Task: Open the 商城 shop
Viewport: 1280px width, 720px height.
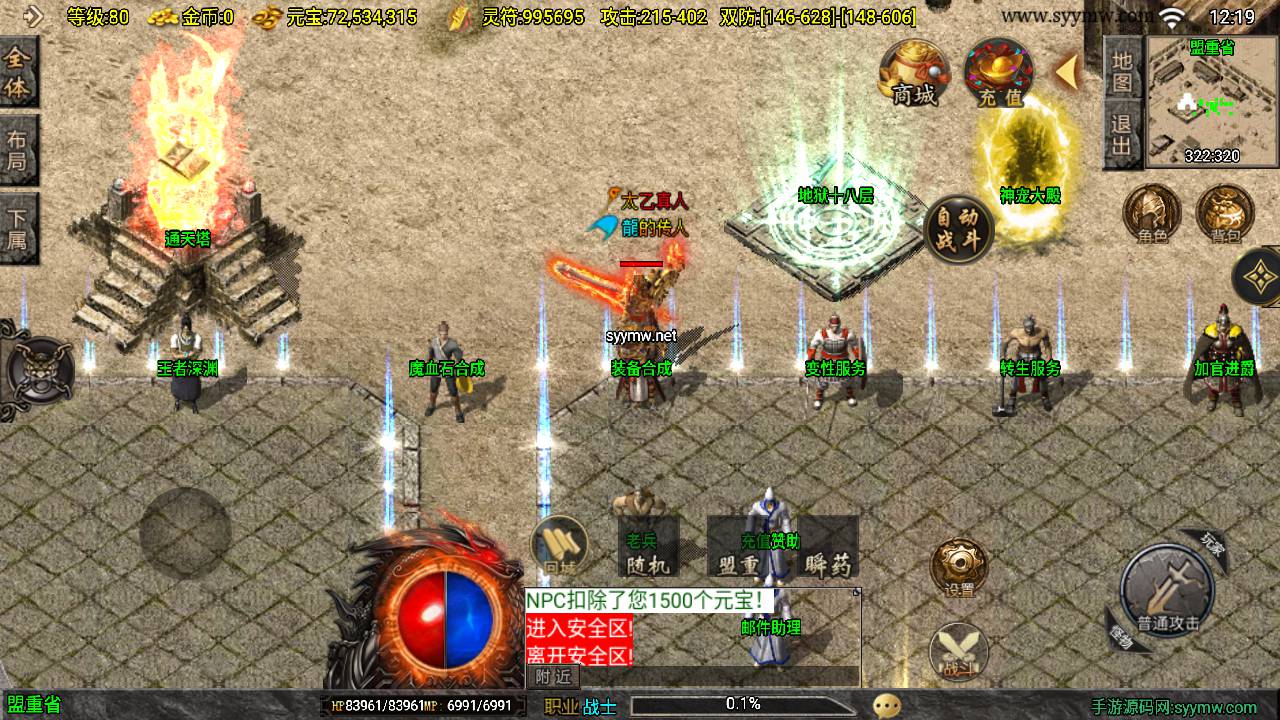Action: point(914,72)
